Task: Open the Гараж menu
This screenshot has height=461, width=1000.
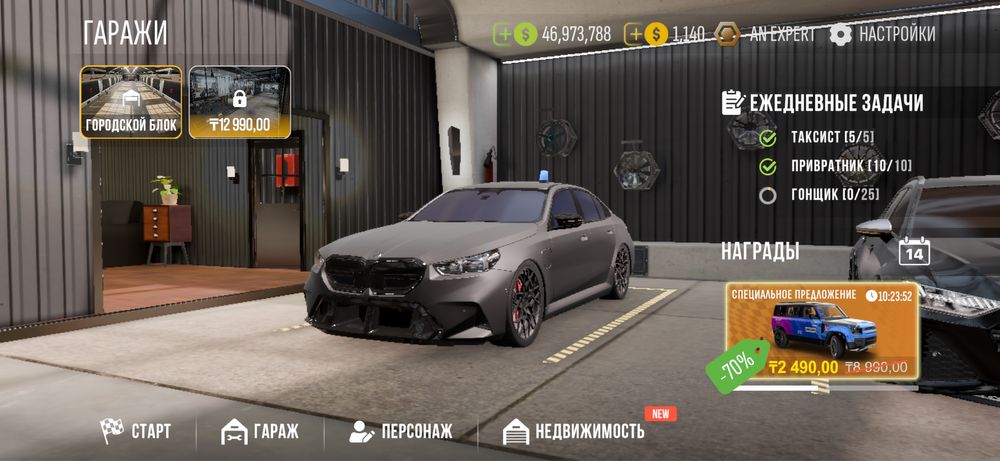Action: [260, 432]
